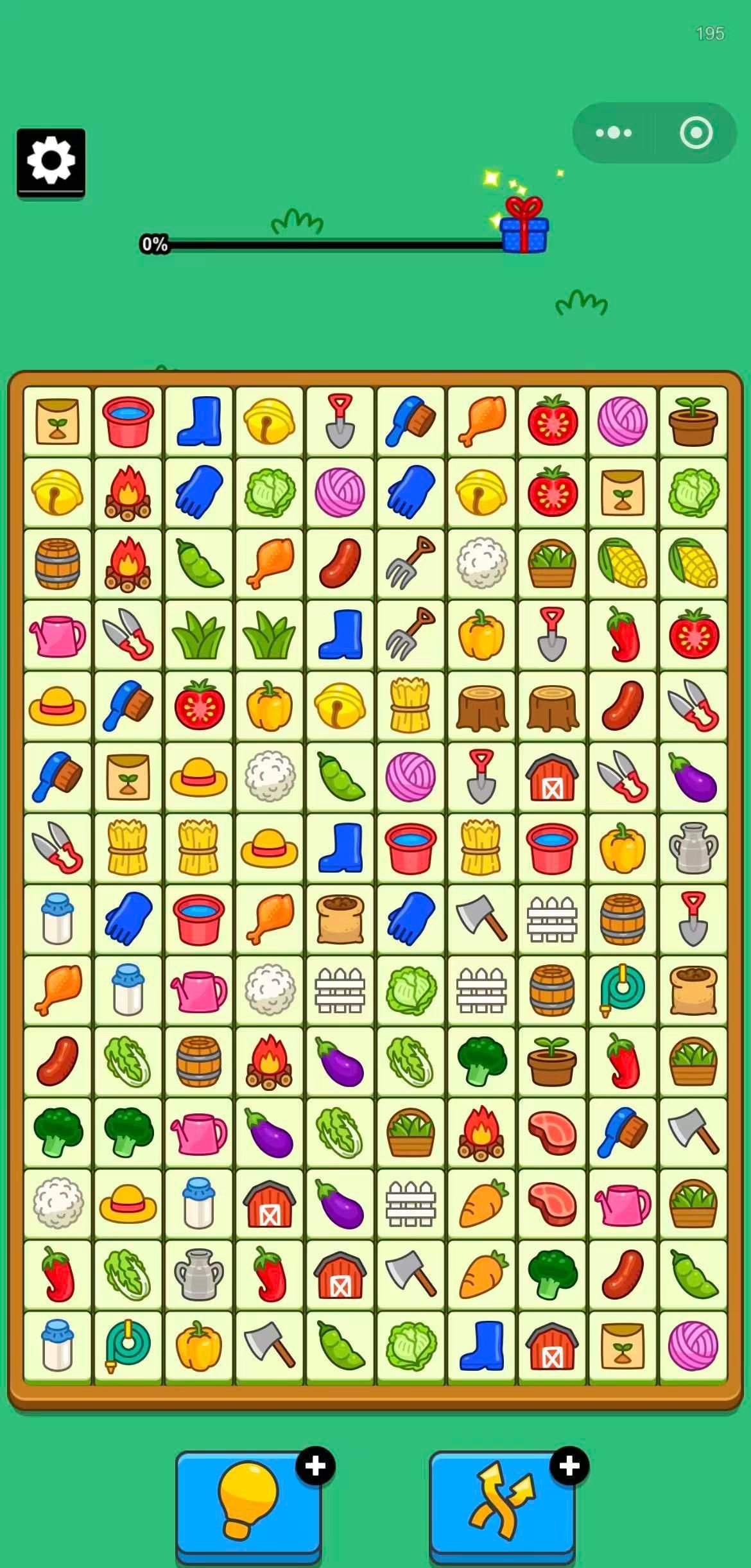Select the pitchfork tile beside the sausage
The width and height of the screenshot is (751, 1568).
pos(411,563)
